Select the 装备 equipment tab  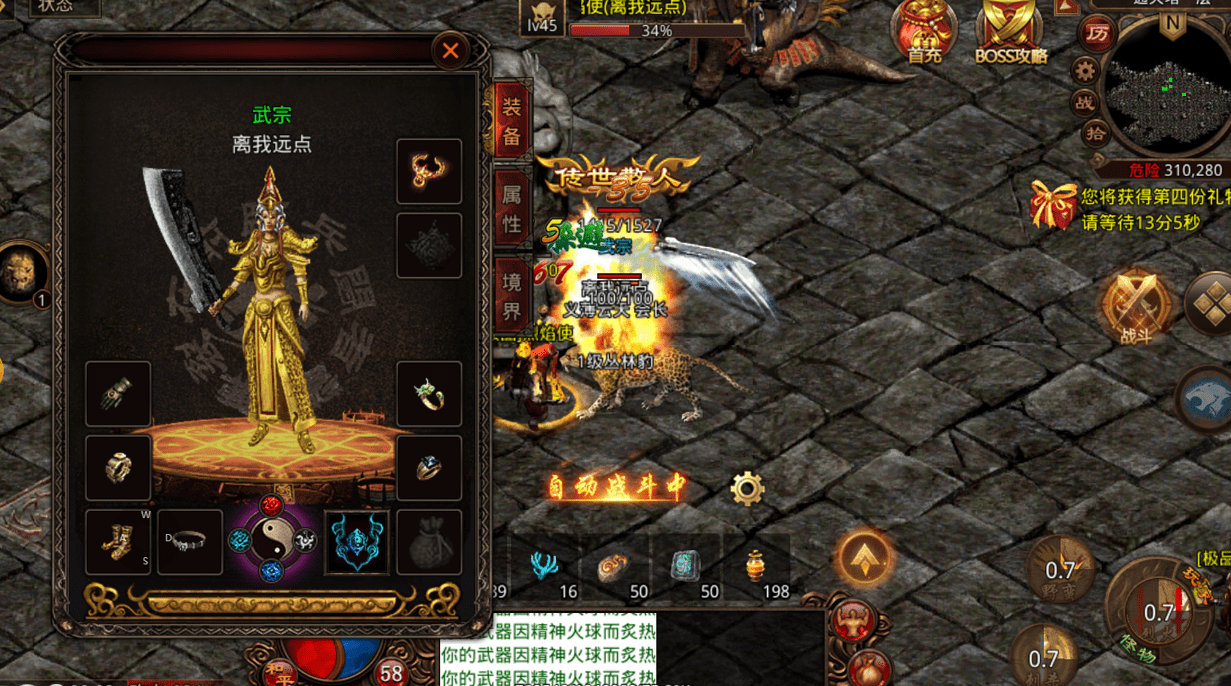[x=512, y=121]
